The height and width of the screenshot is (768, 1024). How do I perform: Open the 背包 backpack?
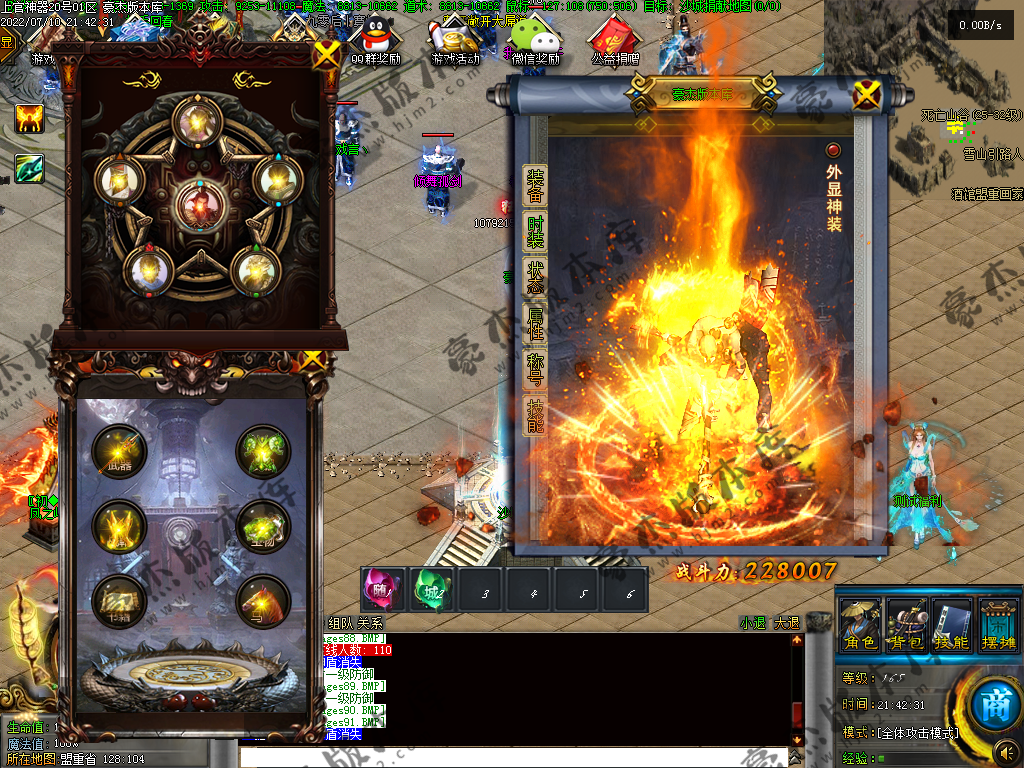[907, 625]
